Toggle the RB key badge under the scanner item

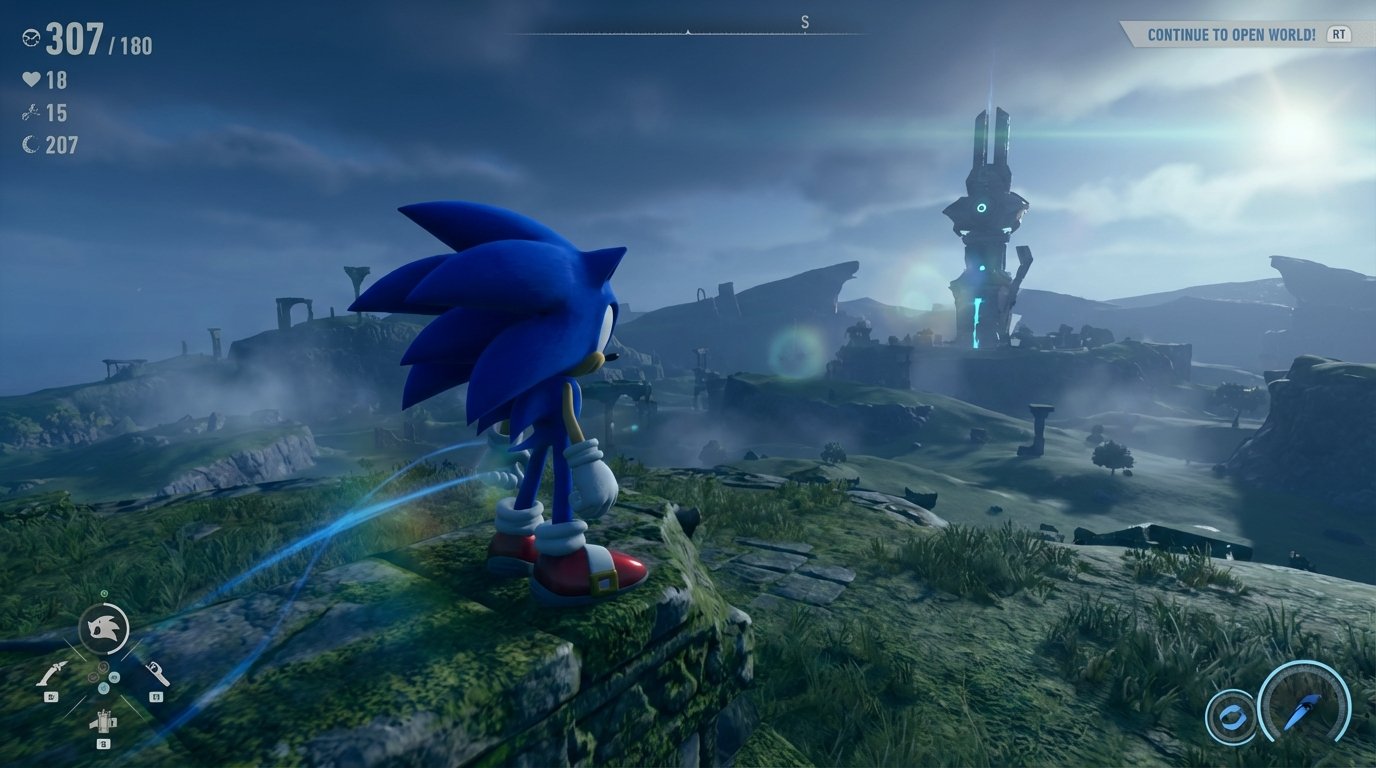[156, 696]
